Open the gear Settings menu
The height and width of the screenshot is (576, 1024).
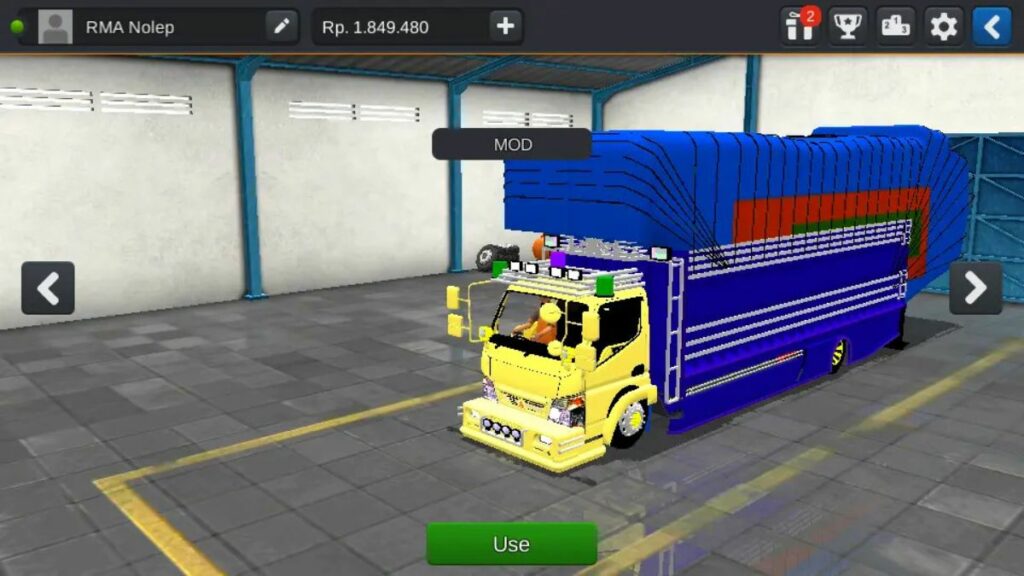pos(943,26)
